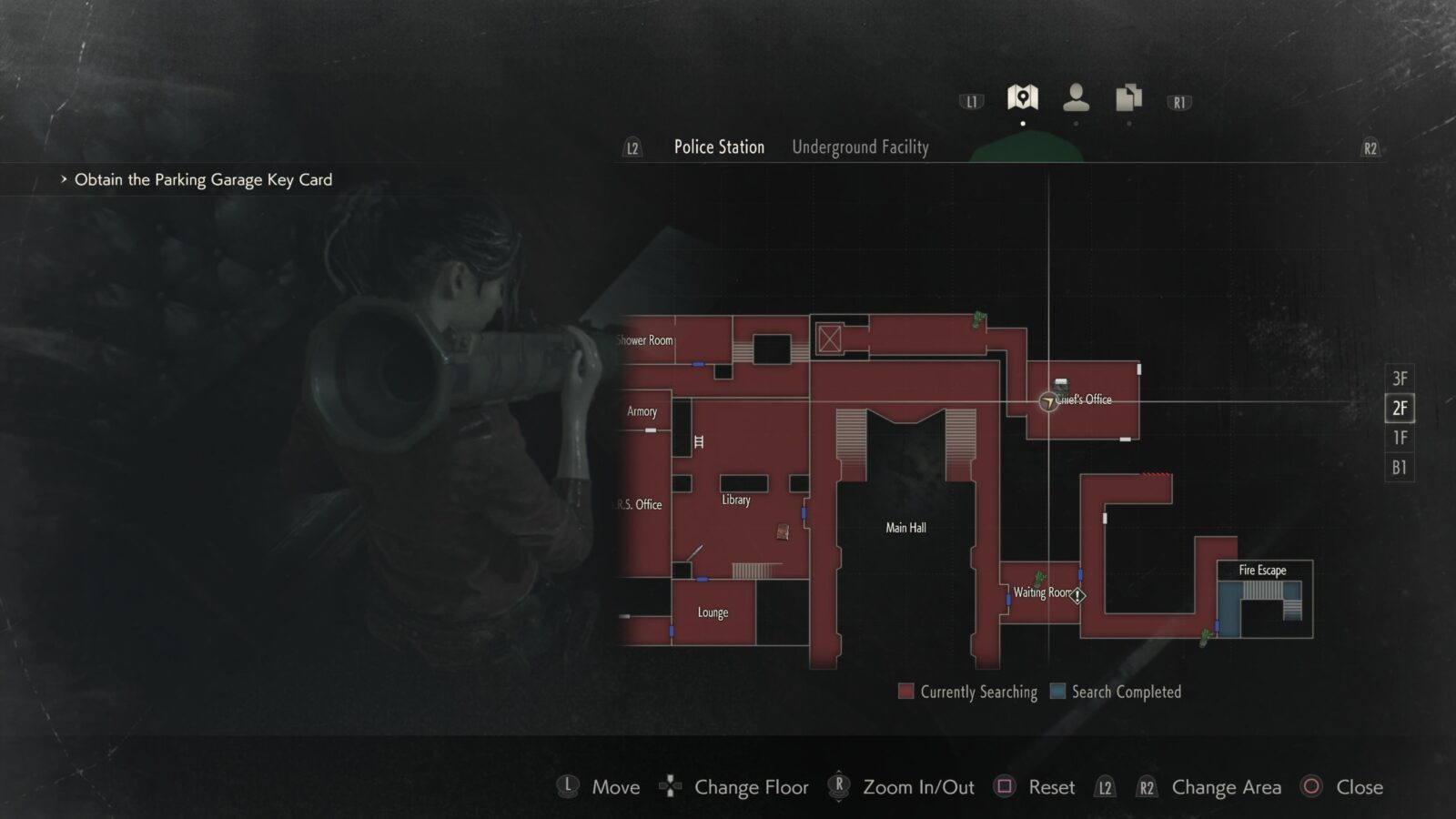Click the Circle Close button icon
The height and width of the screenshot is (819, 1456).
pos(1310,786)
